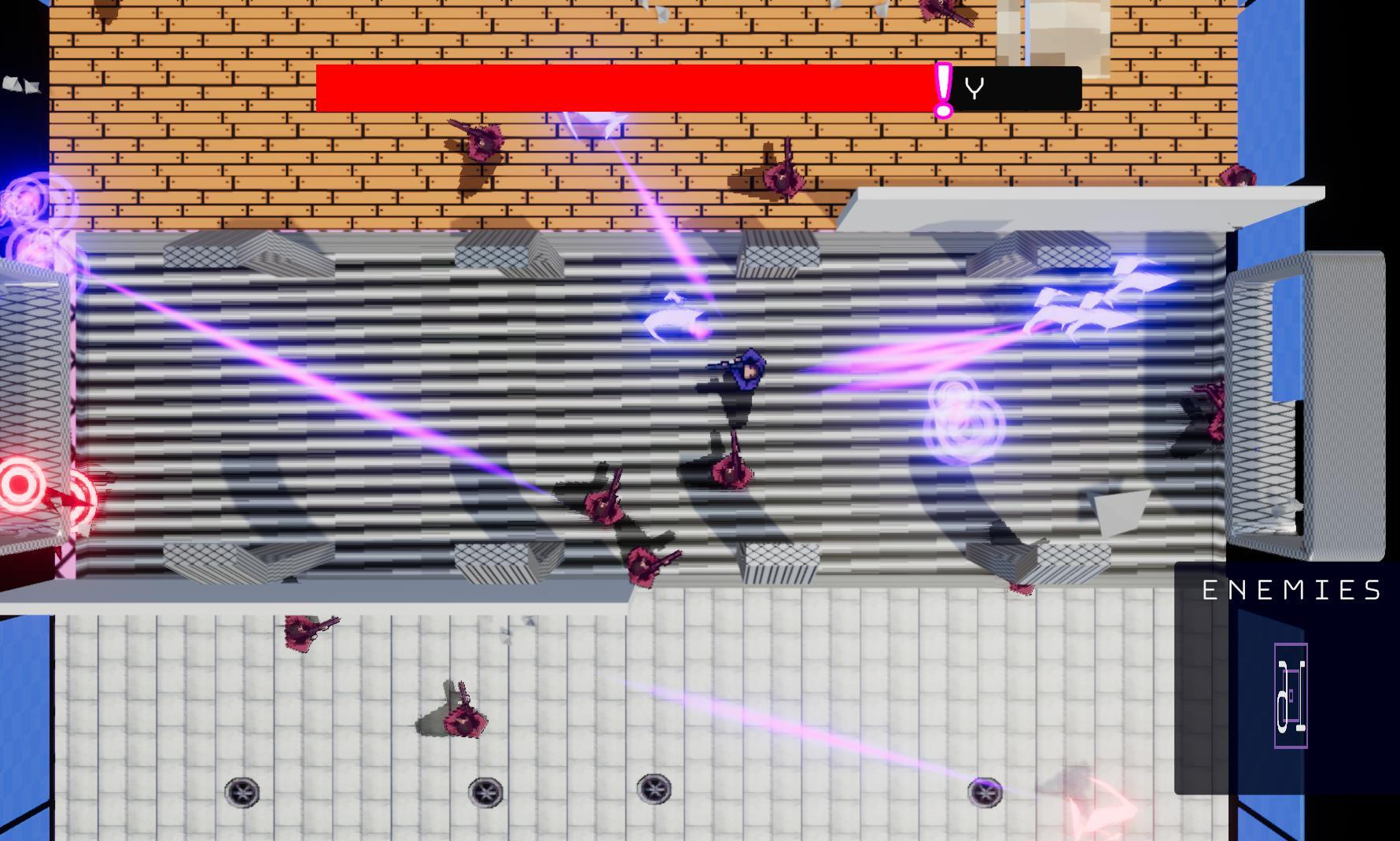Click the pink exclamation alert icon
1400x841 pixels.
(x=941, y=88)
